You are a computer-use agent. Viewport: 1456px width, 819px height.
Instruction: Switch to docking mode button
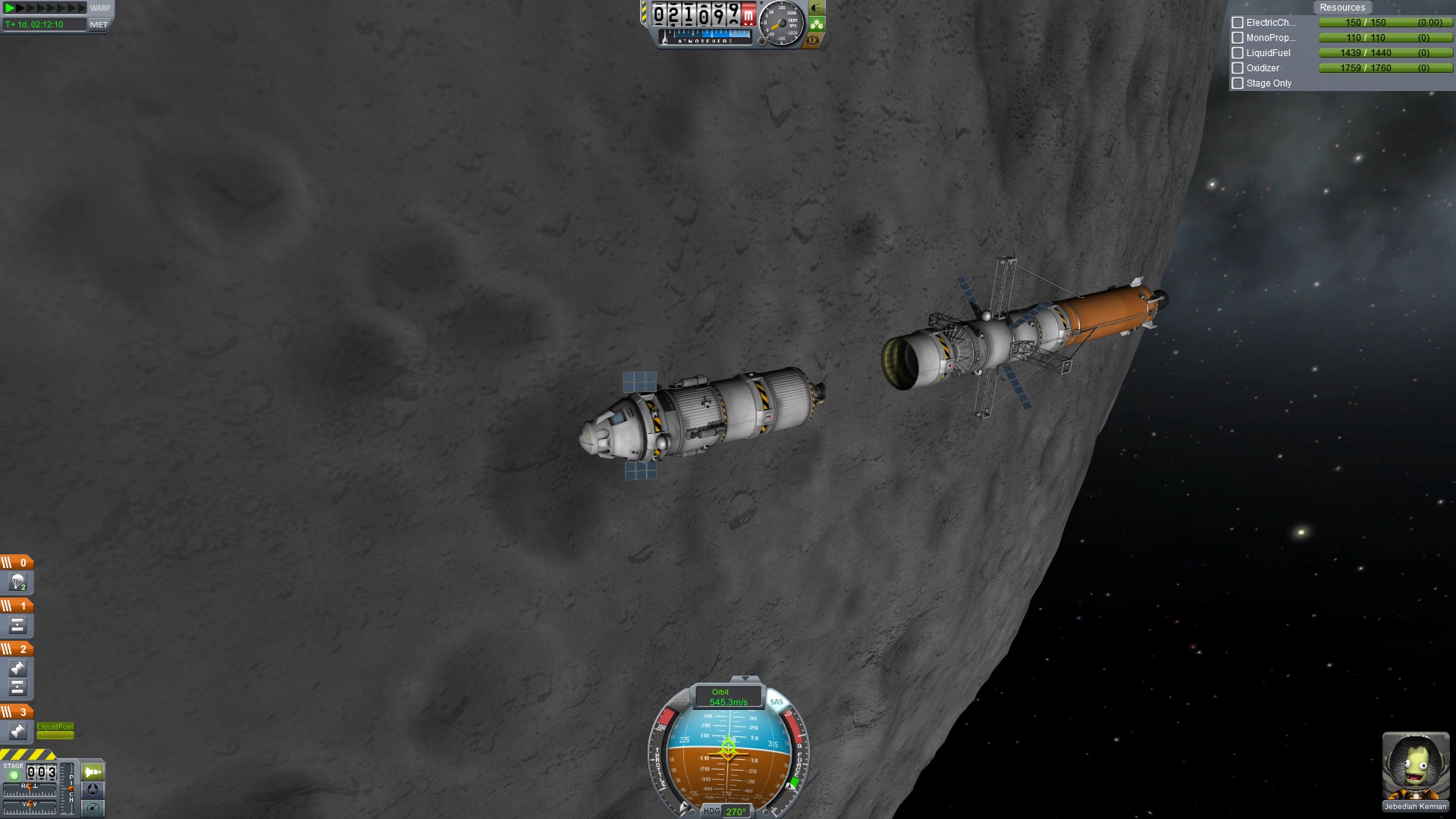point(93,789)
